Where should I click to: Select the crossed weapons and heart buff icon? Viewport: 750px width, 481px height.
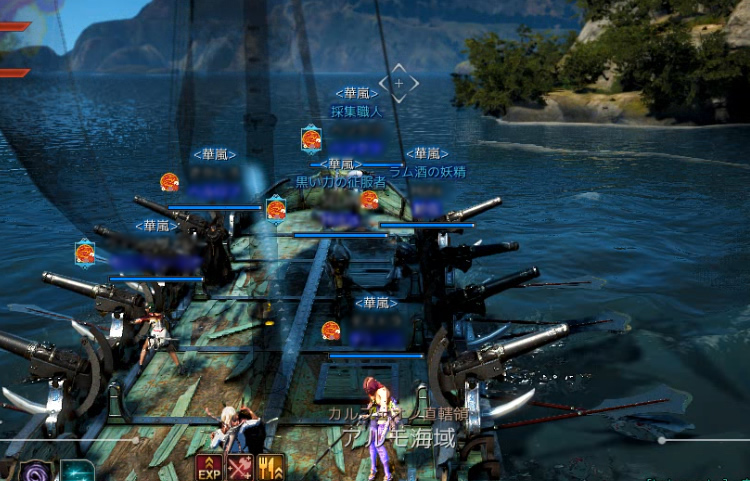tap(240, 468)
